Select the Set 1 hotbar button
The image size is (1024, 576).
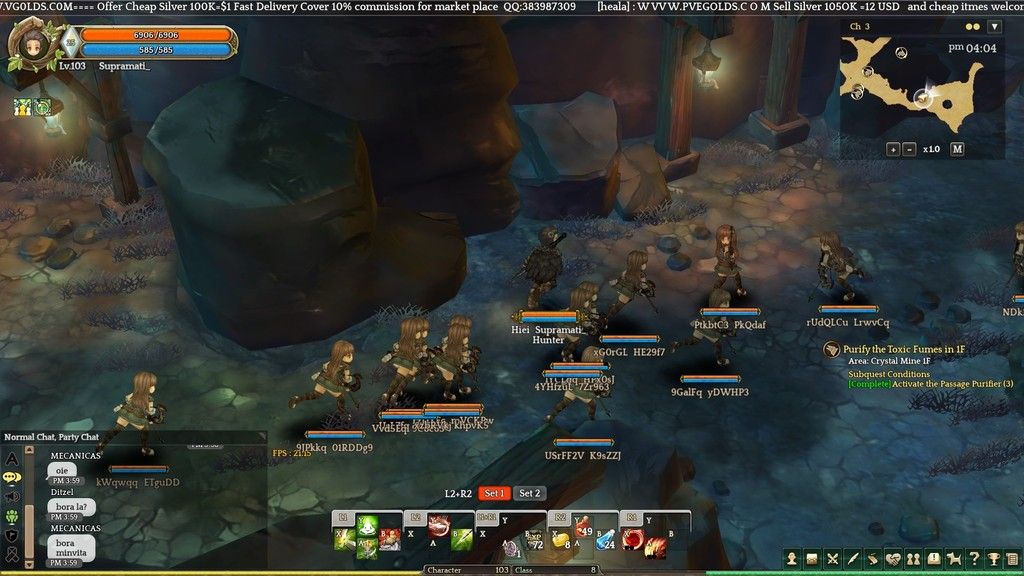tap(494, 493)
